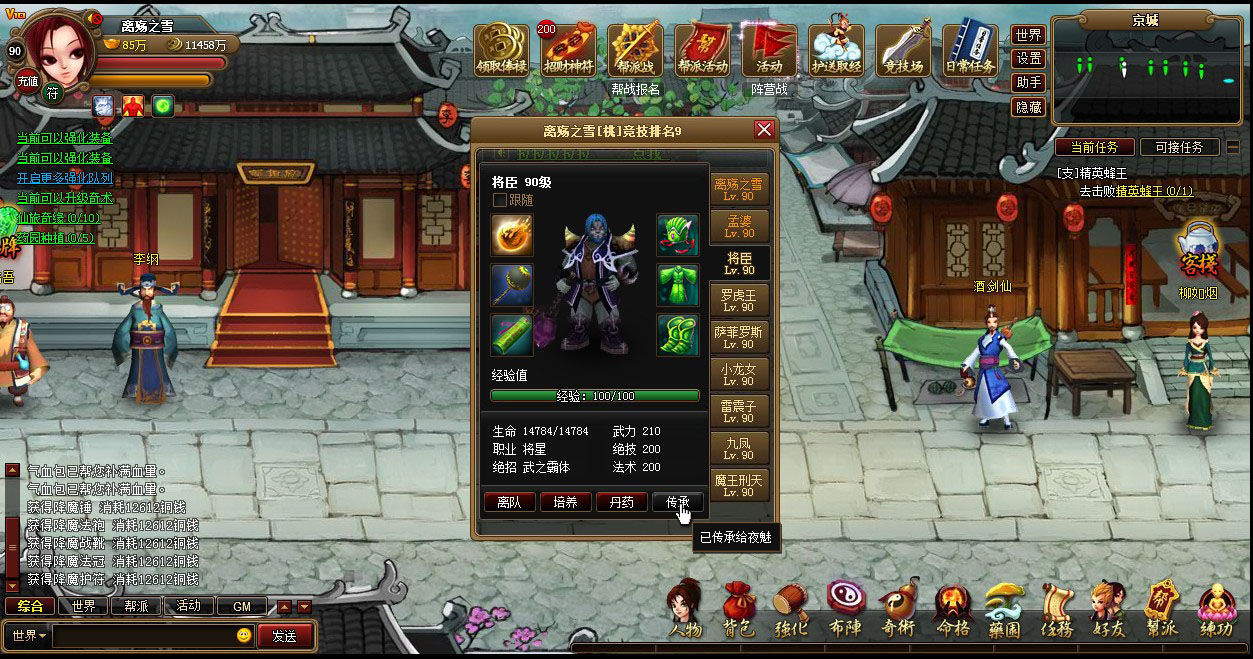The image size is (1253, 659).
Task: Select 罗虎王 in the party list
Action: pos(739,301)
